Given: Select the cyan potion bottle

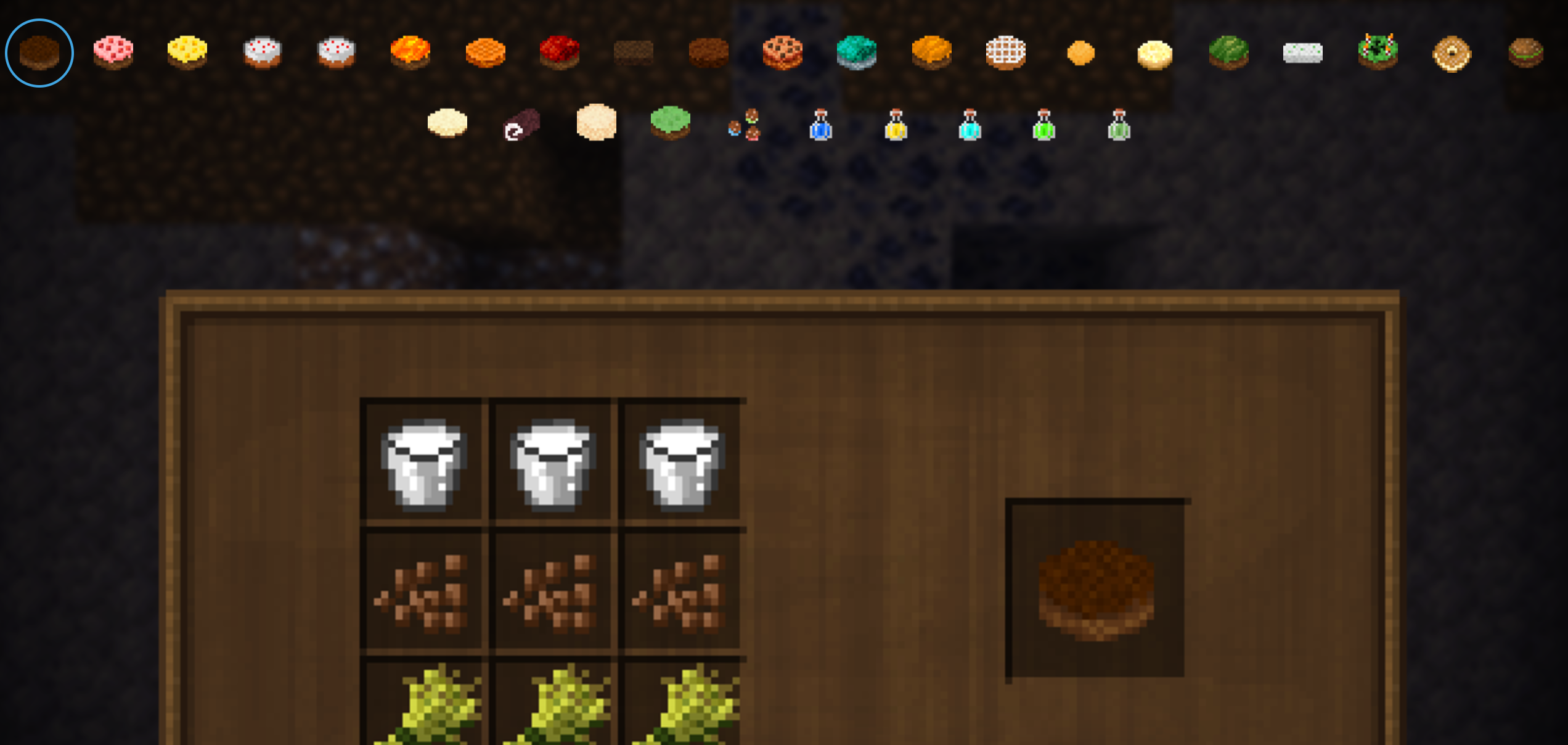Looking at the screenshot, I should pos(970,126).
